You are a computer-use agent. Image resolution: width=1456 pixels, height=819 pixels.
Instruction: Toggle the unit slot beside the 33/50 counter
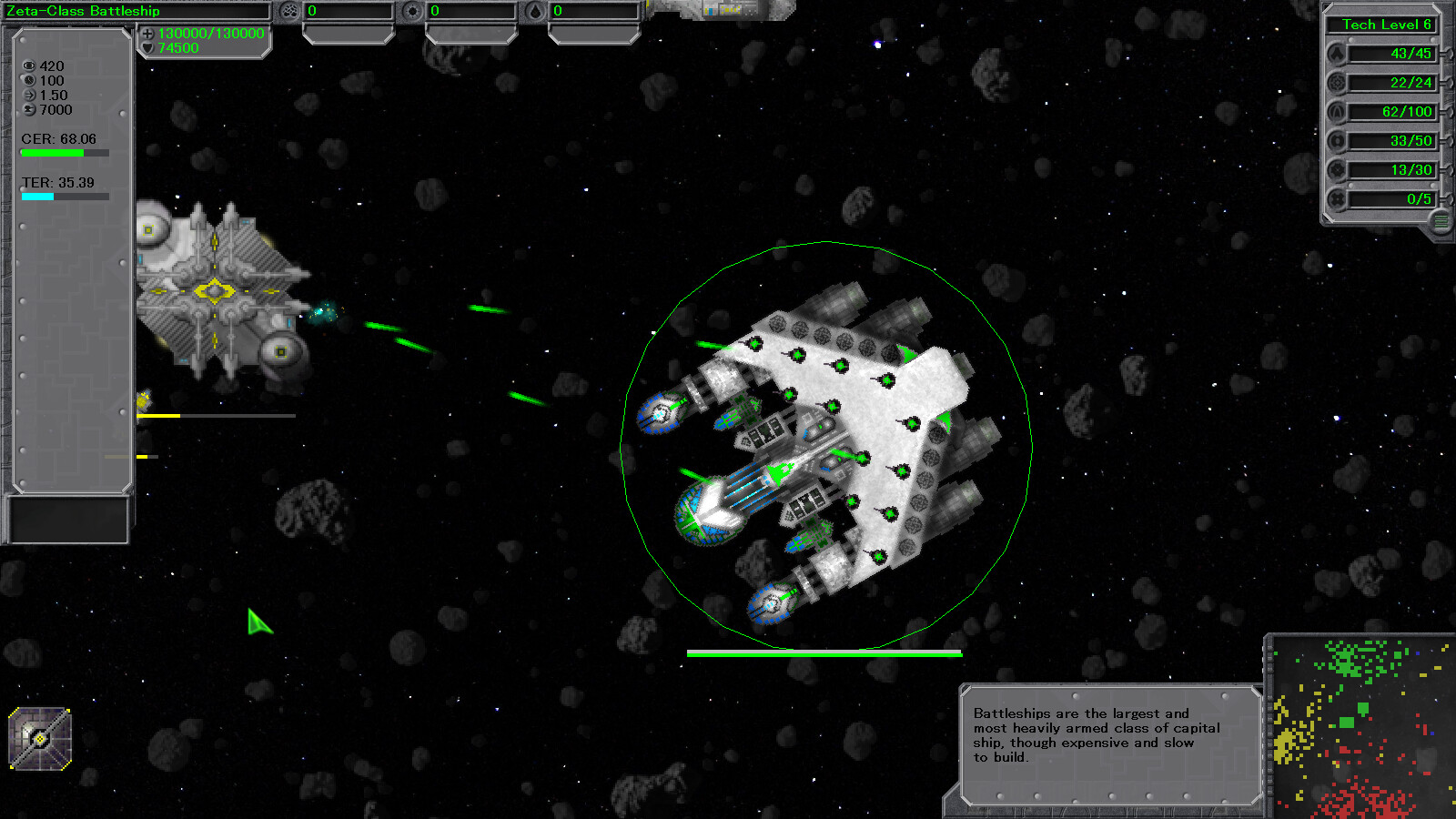click(1337, 140)
